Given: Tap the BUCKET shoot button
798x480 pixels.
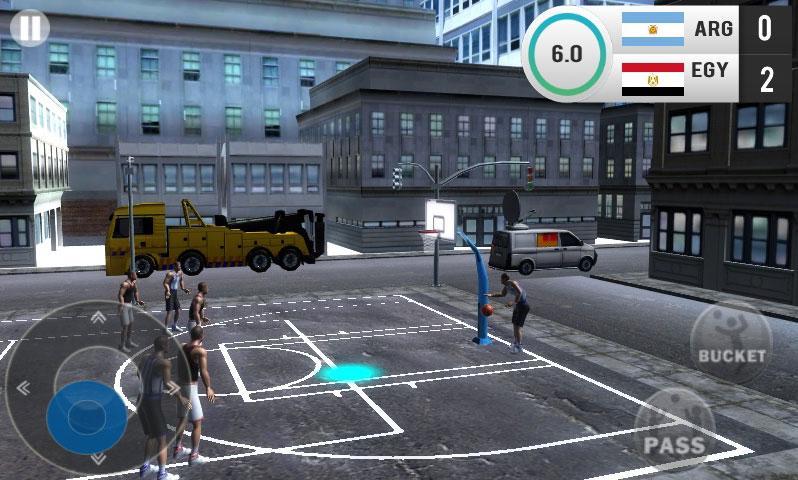Looking at the screenshot, I should (x=731, y=342).
